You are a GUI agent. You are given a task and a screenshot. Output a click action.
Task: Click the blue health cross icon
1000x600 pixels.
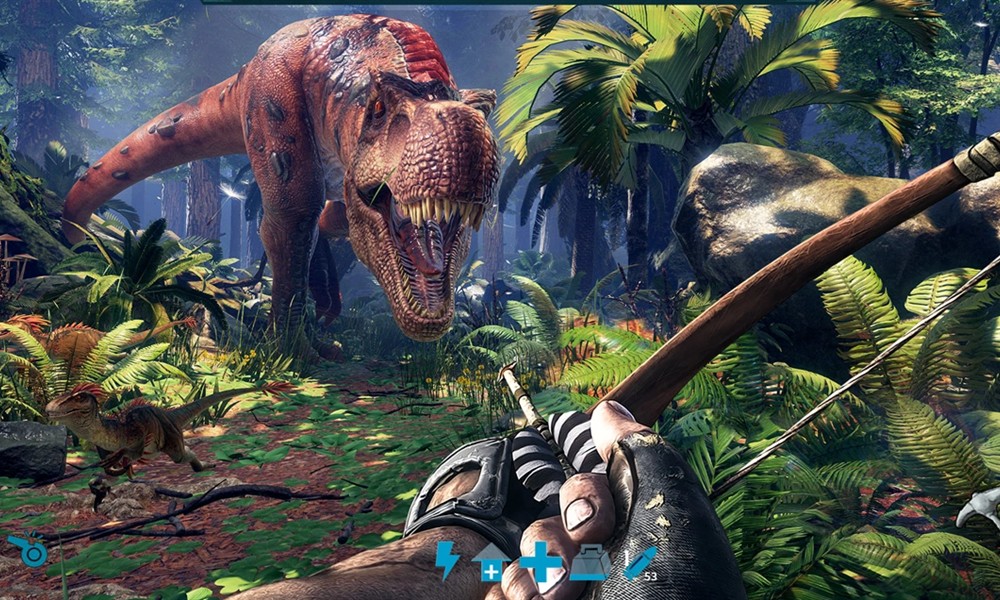coord(541,561)
